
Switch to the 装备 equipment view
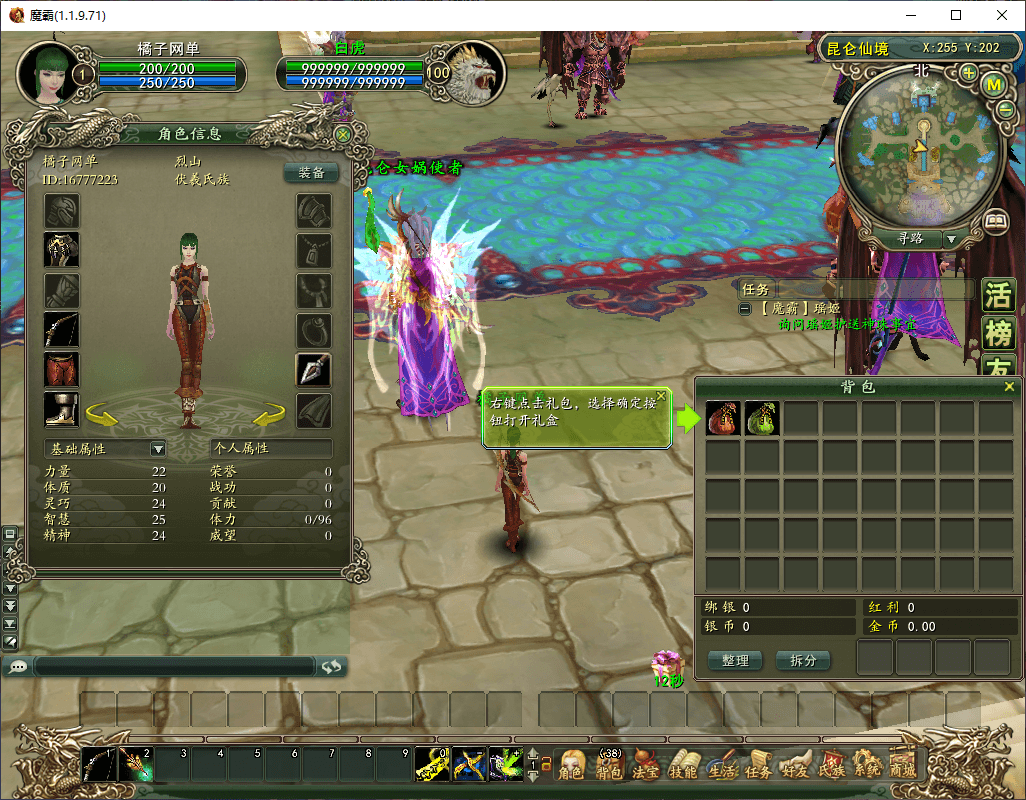coord(311,172)
